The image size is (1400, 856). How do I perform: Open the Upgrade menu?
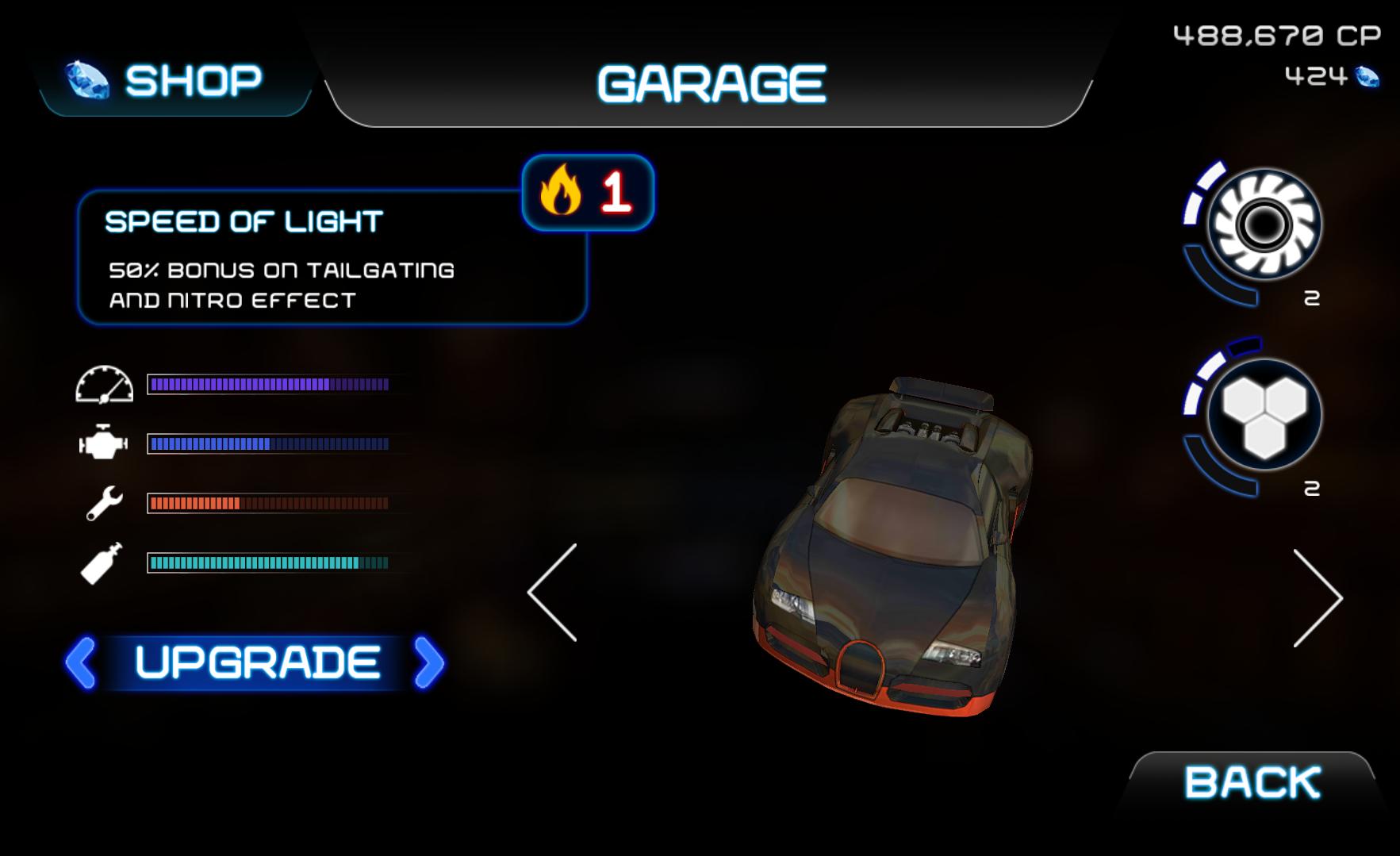coord(257,662)
